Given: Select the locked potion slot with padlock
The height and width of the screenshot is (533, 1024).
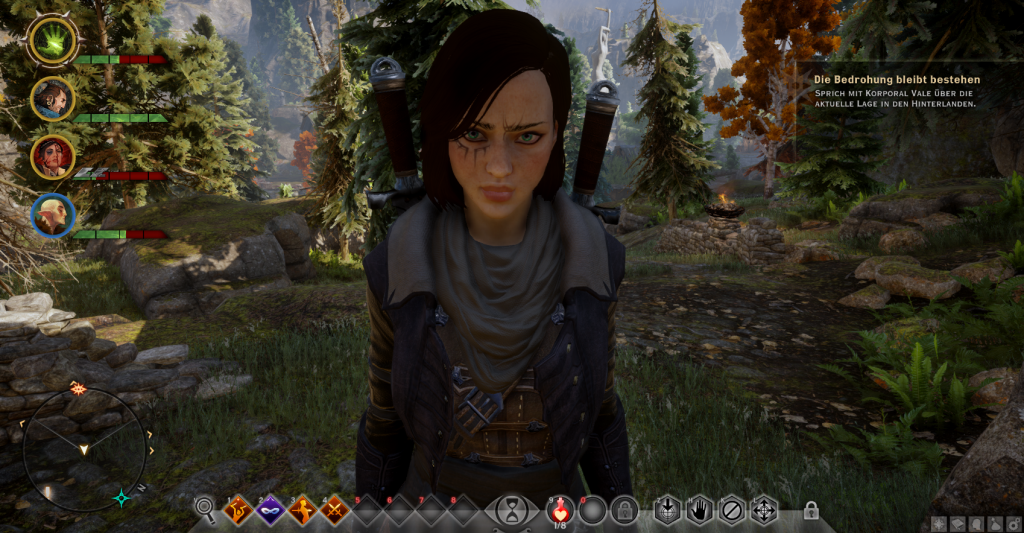Looking at the screenshot, I should coord(625,511).
